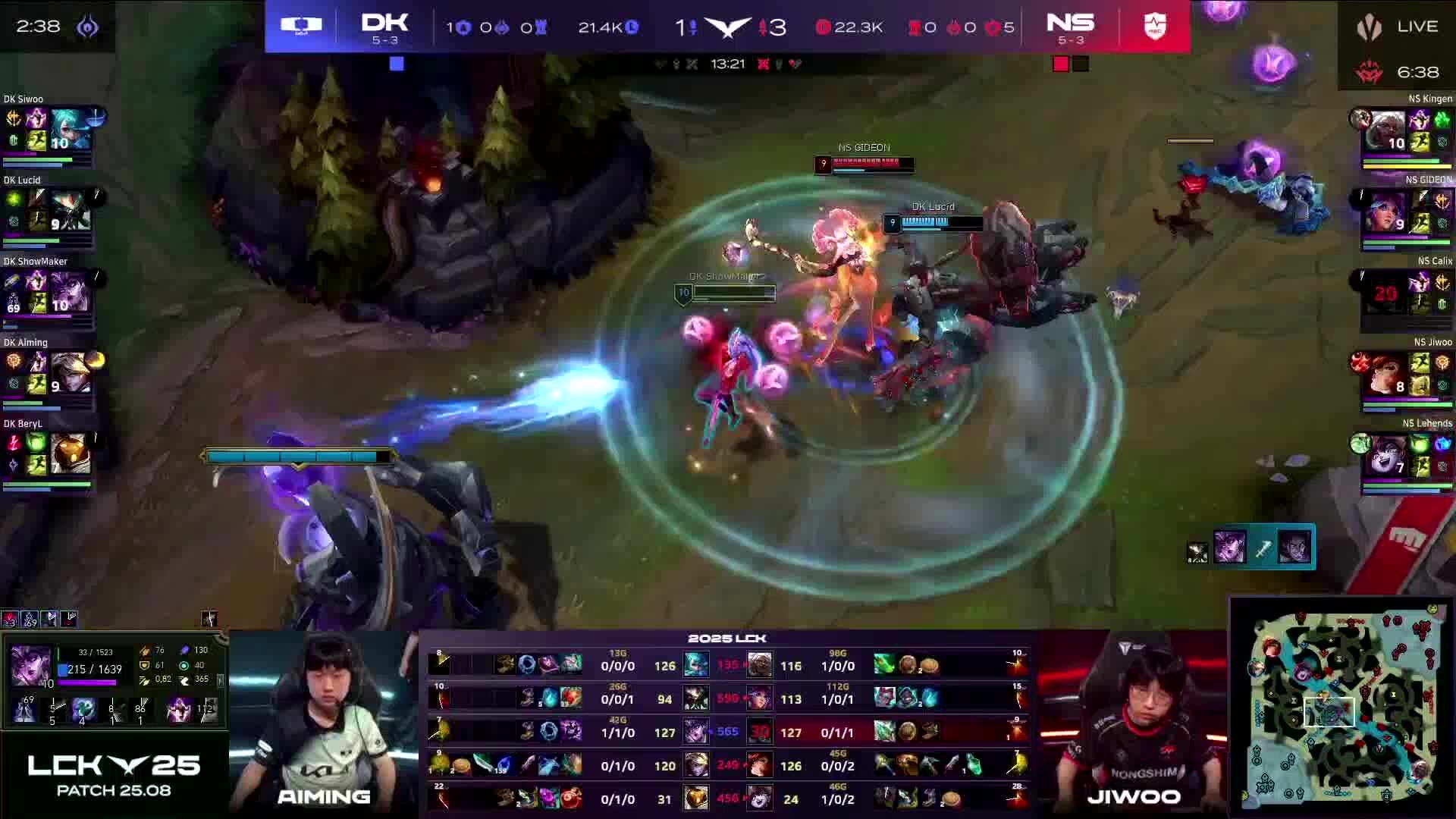1456x819 pixels.
Task: Select Aiming's level 5 ability icon in the HUD
Action: (x=52, y=711)
